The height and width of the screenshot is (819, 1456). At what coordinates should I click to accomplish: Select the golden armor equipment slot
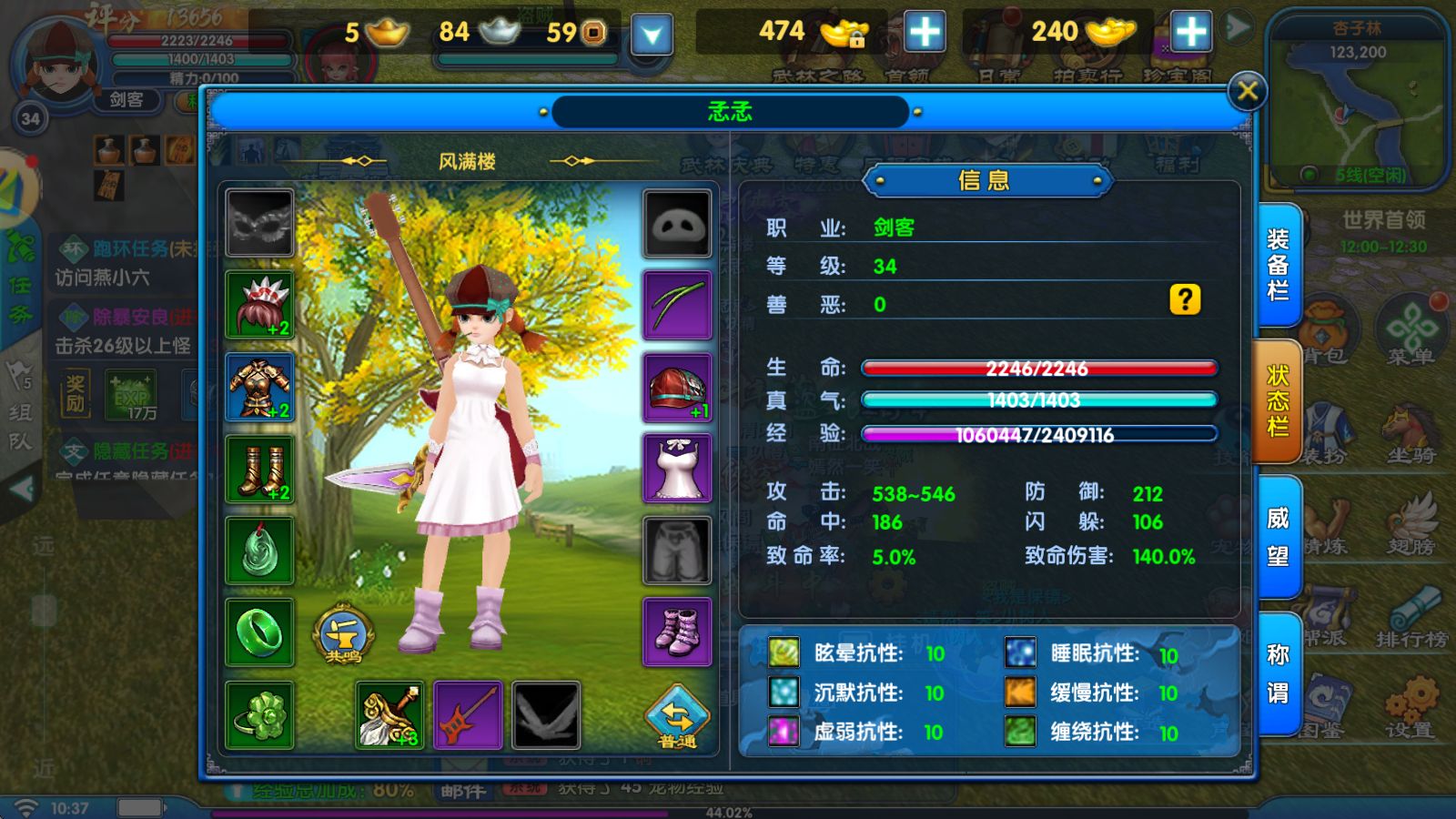260,387
